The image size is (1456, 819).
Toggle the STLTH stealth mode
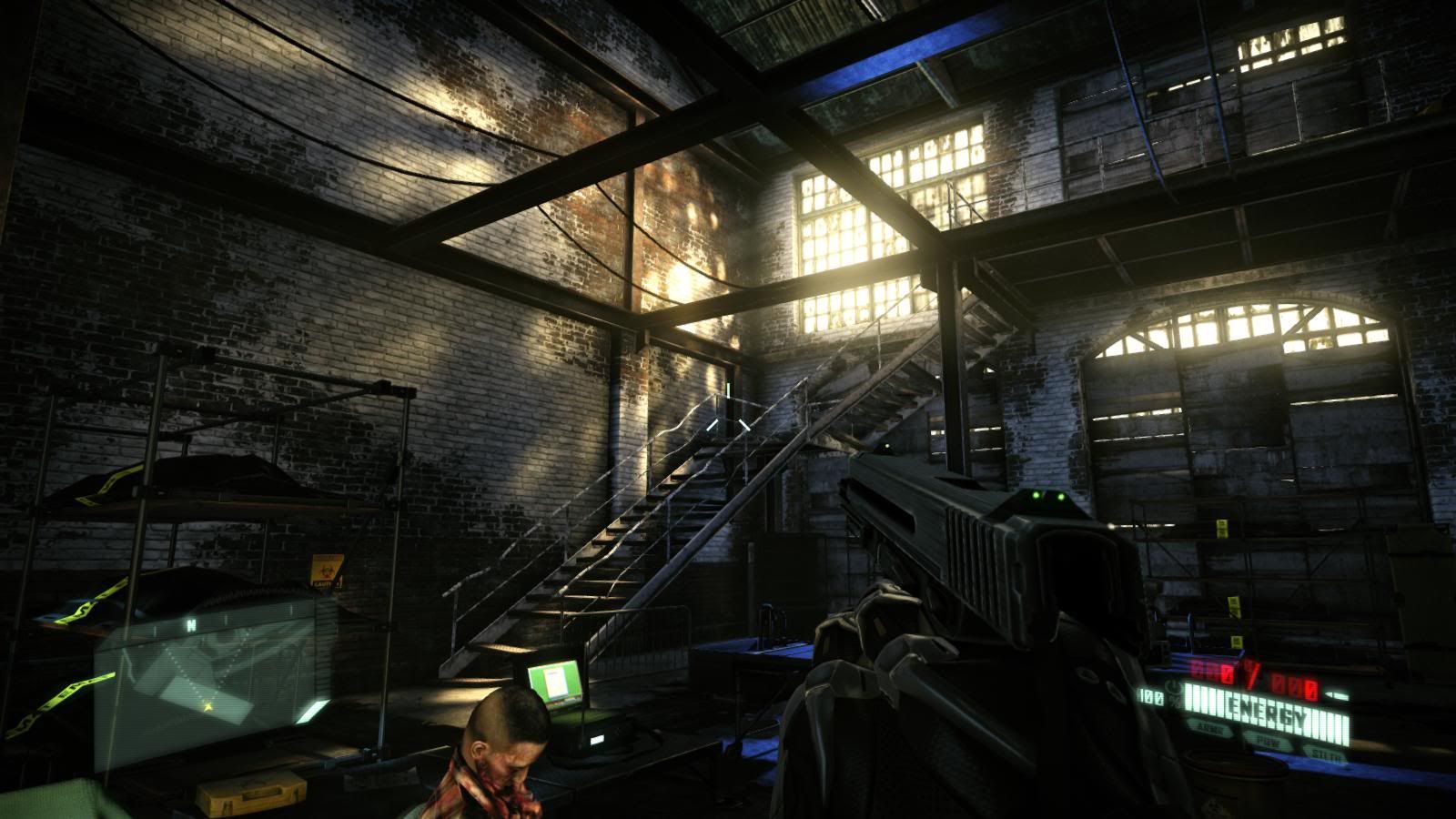[1327, 754]
